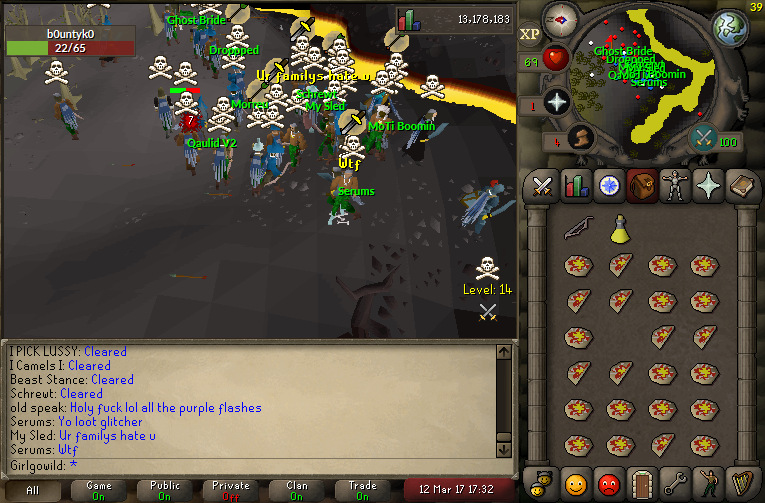The width and height of the screenshot is (765, 503).
Task: Open the world map globe
Action: click(x=729, y=27)
